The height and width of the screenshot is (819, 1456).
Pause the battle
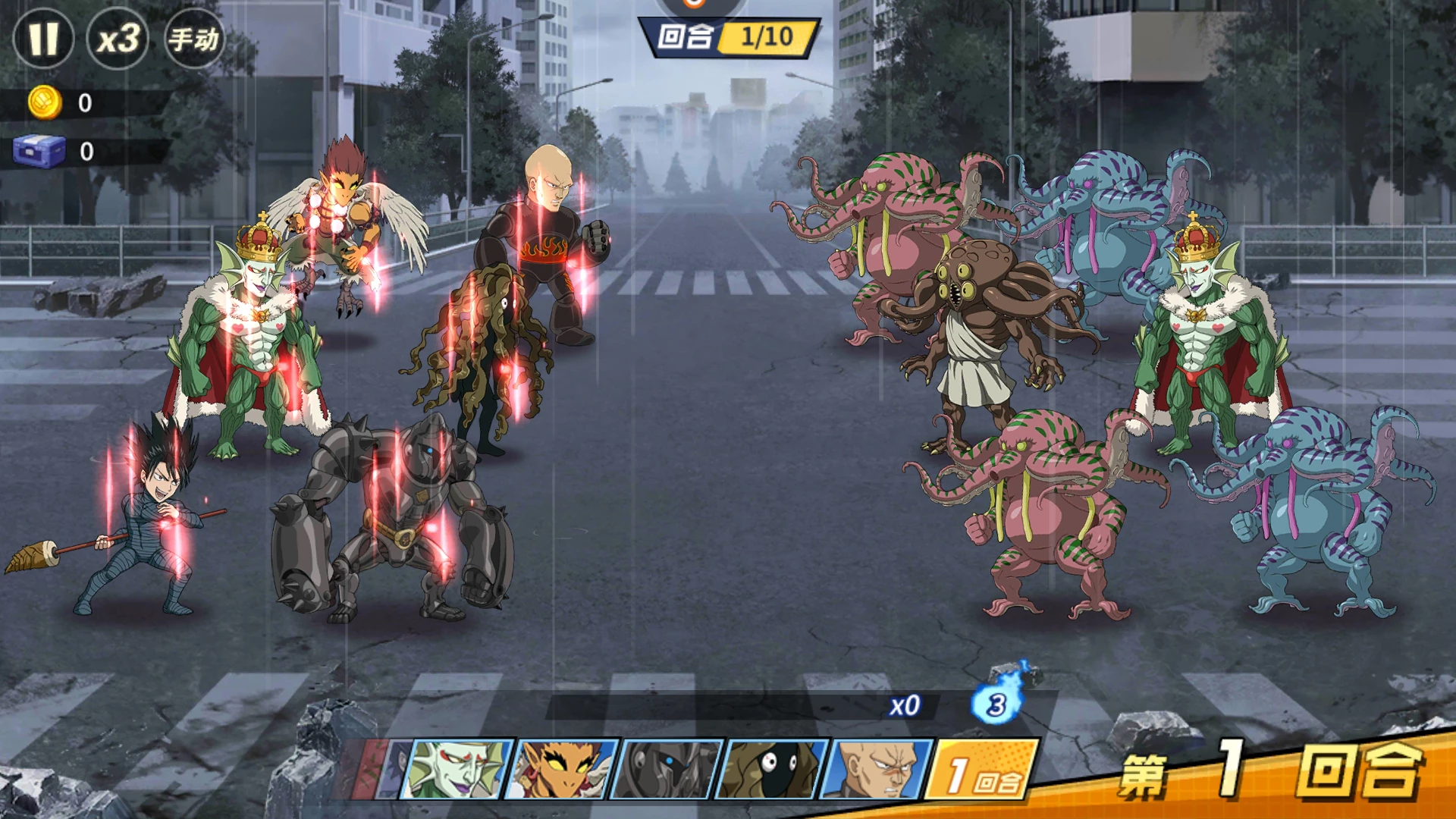tap(43, 39)
